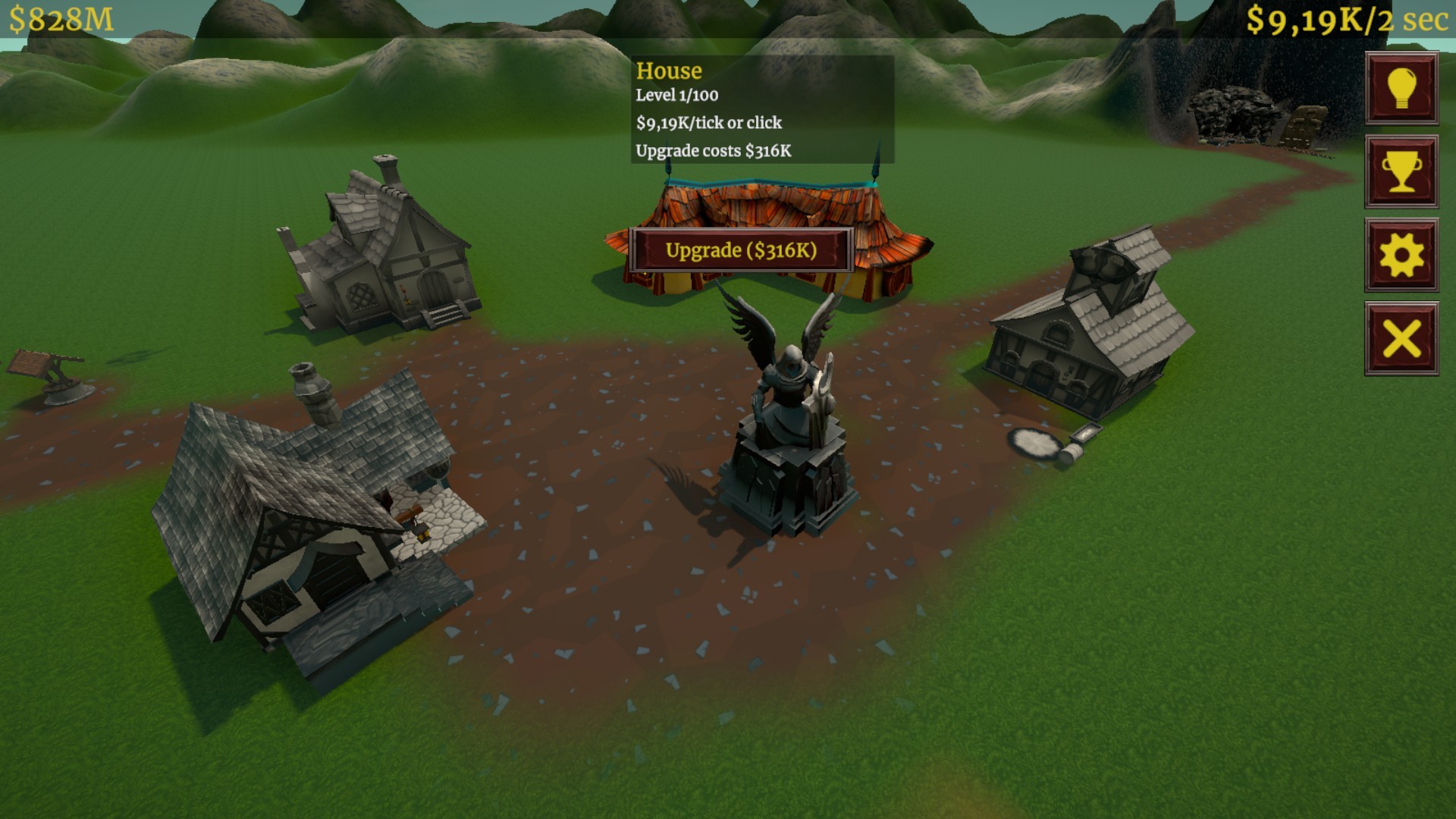This screenshot has height=819, width=1456.
Task: Click the 'Upgrade costs $316K' tooltip text
Action: (713, 151)
